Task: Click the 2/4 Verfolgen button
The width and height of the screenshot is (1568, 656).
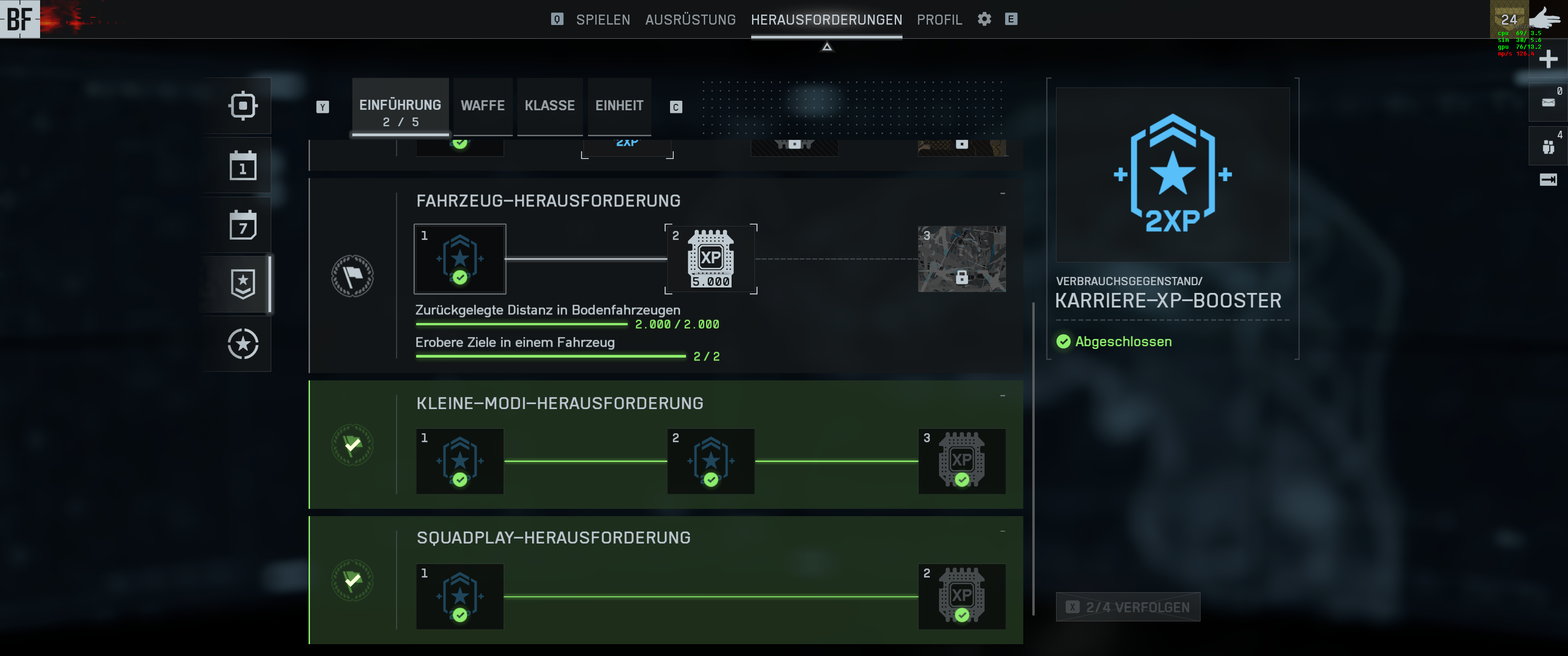Action: [x=1128, y=607]
